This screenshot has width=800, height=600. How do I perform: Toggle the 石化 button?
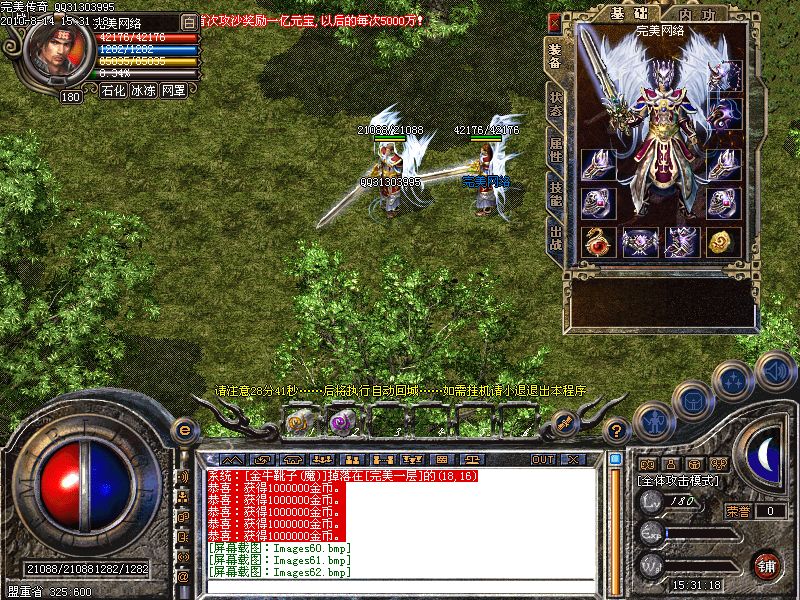[113, 90]
